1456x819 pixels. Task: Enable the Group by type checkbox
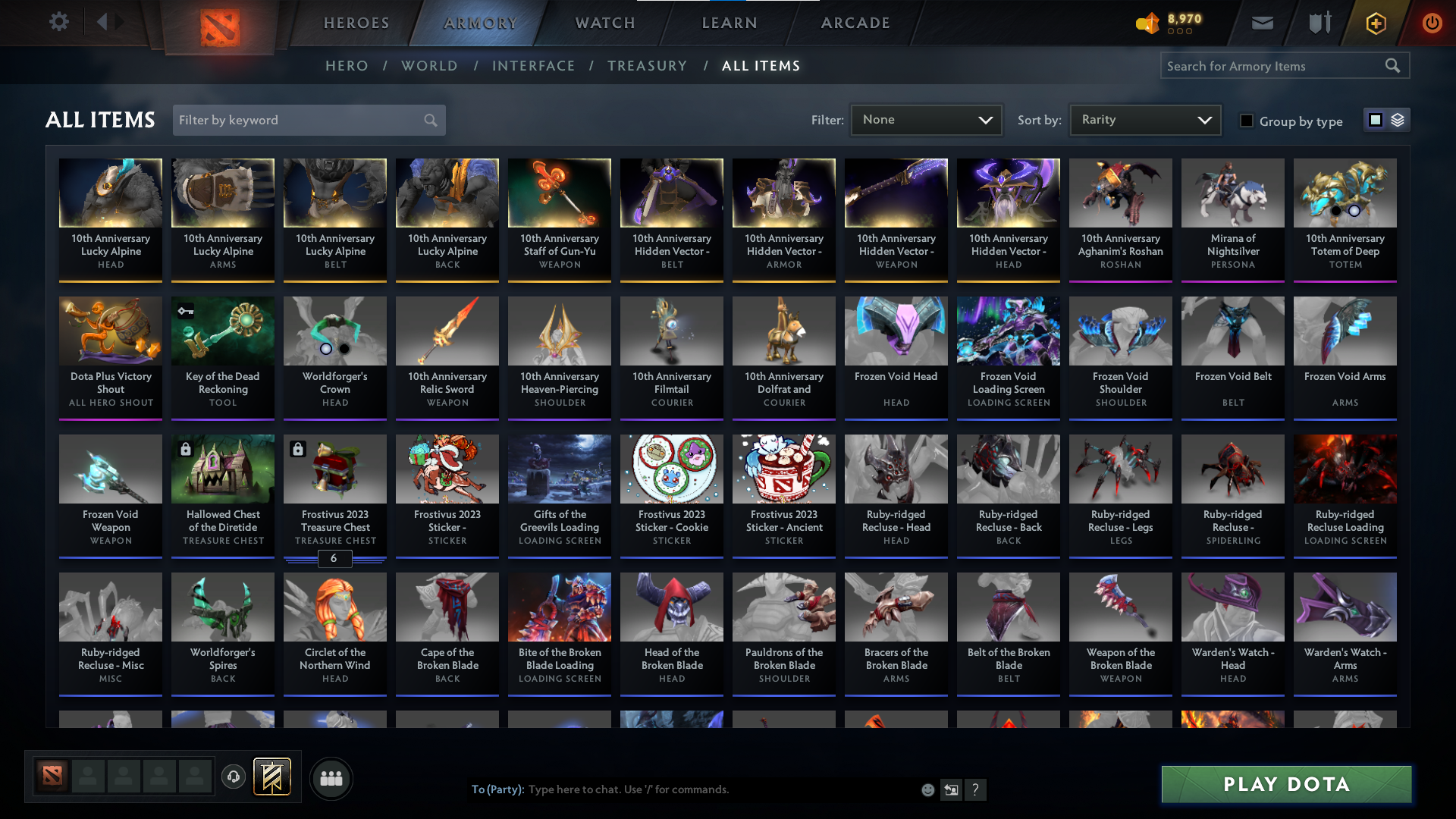tap(1246, 121)
